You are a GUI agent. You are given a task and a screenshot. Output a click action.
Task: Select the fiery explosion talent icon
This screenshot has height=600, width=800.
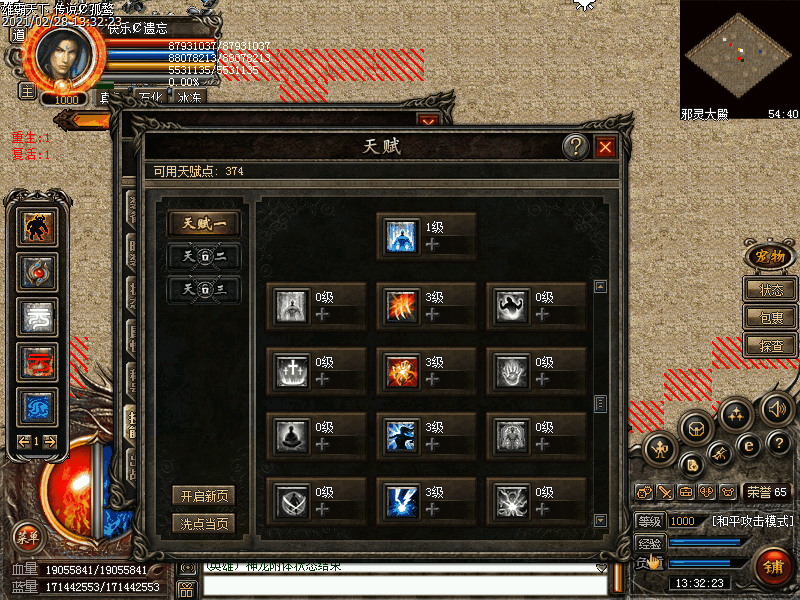(x=402, y=371)
